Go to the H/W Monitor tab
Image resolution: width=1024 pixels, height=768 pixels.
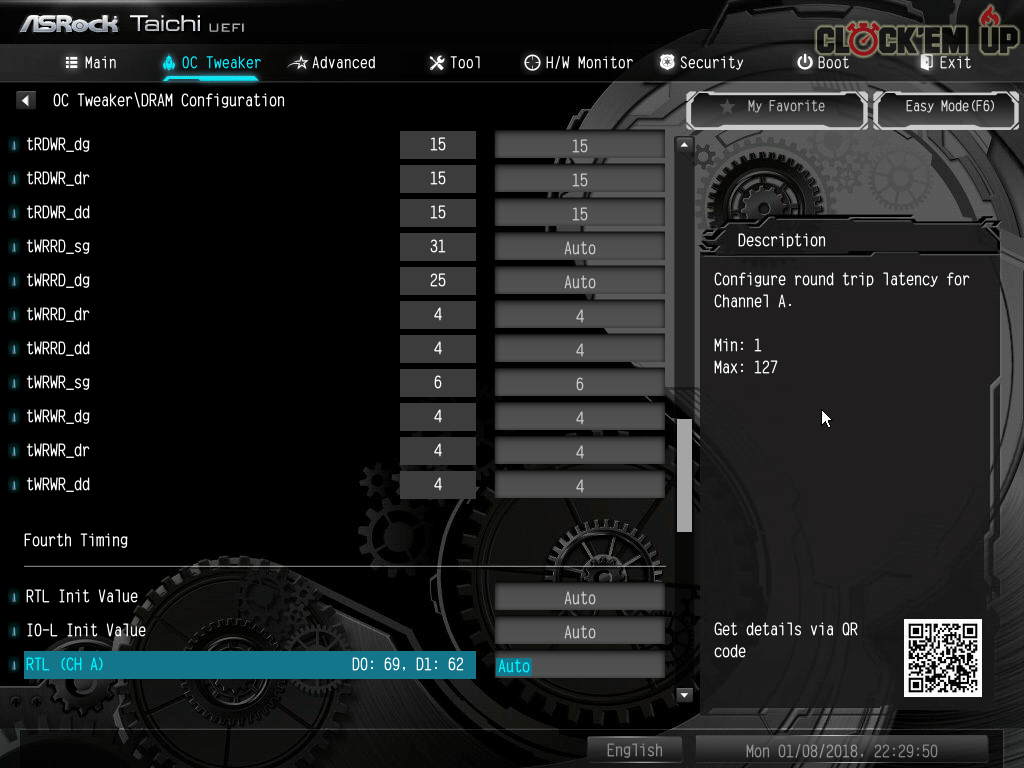pyautogui.click(x=578, y=63)
